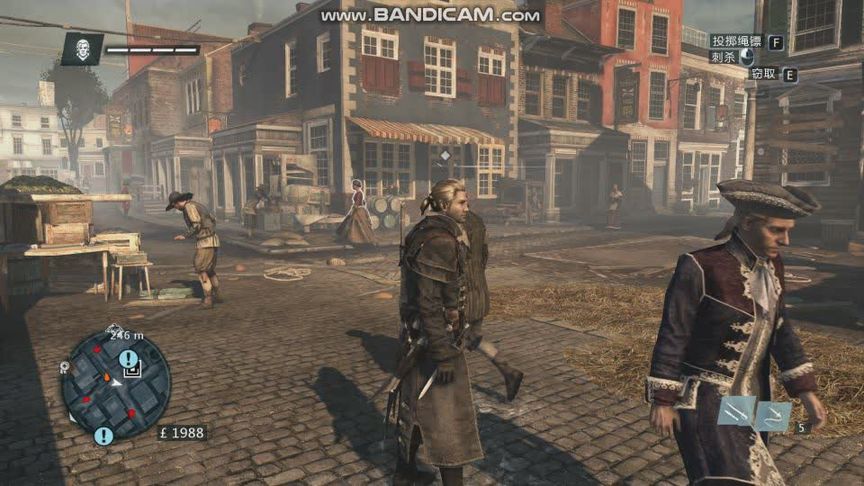
Task: Select the orange marker on the minimap
Action: tap(106, 378)
